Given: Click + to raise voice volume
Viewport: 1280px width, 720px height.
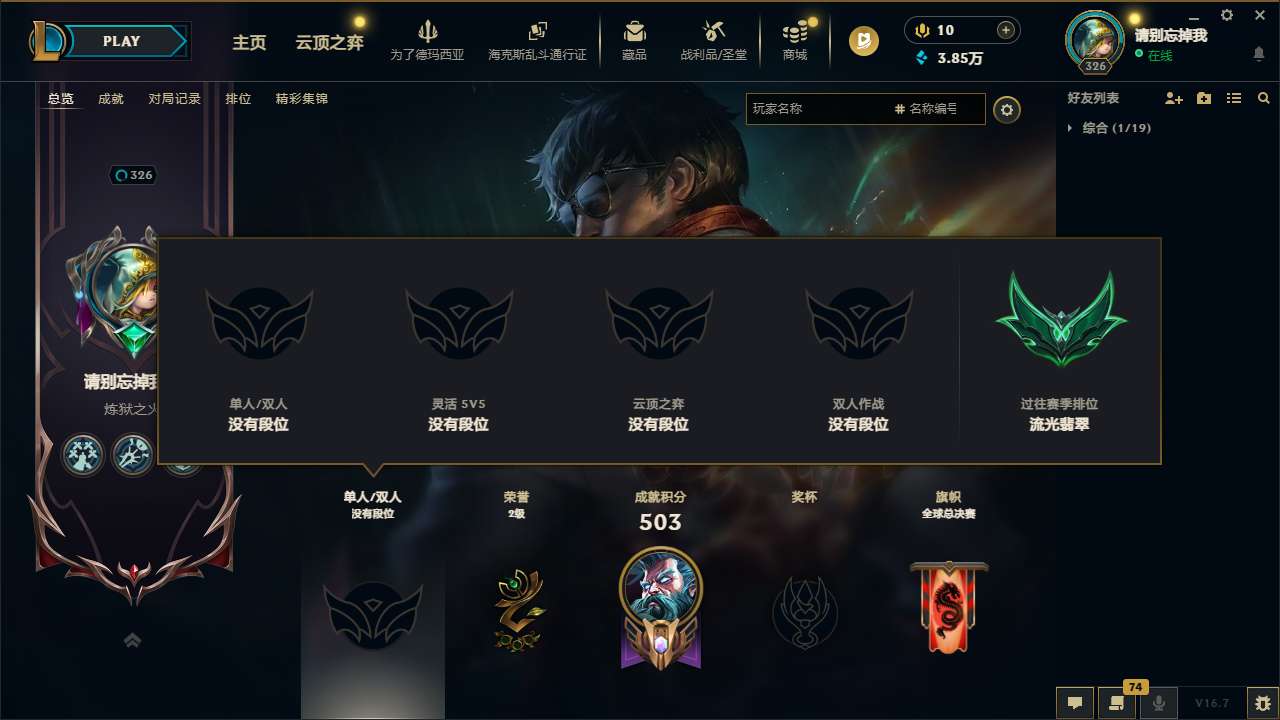Looking at the screenshot, I should pos(1003,30).
